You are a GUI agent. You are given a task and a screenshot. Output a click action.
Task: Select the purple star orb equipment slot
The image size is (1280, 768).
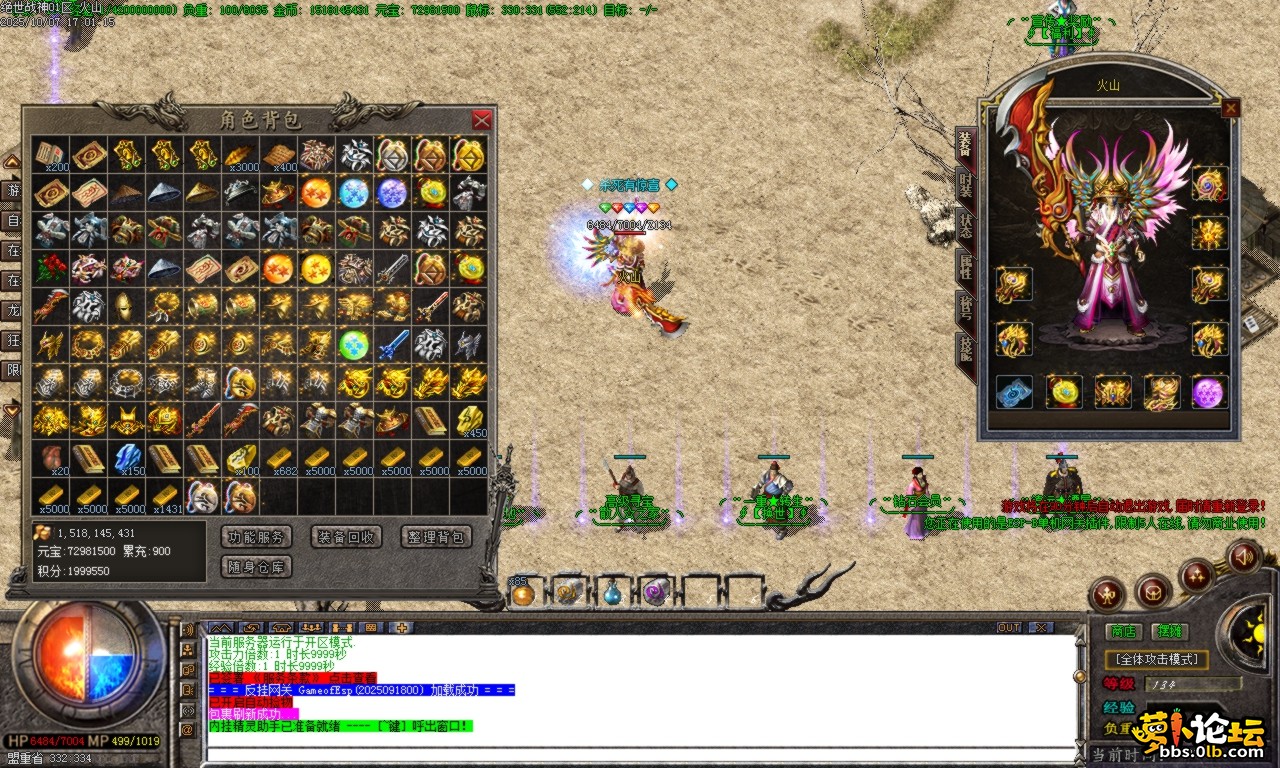pos(1209,392)
